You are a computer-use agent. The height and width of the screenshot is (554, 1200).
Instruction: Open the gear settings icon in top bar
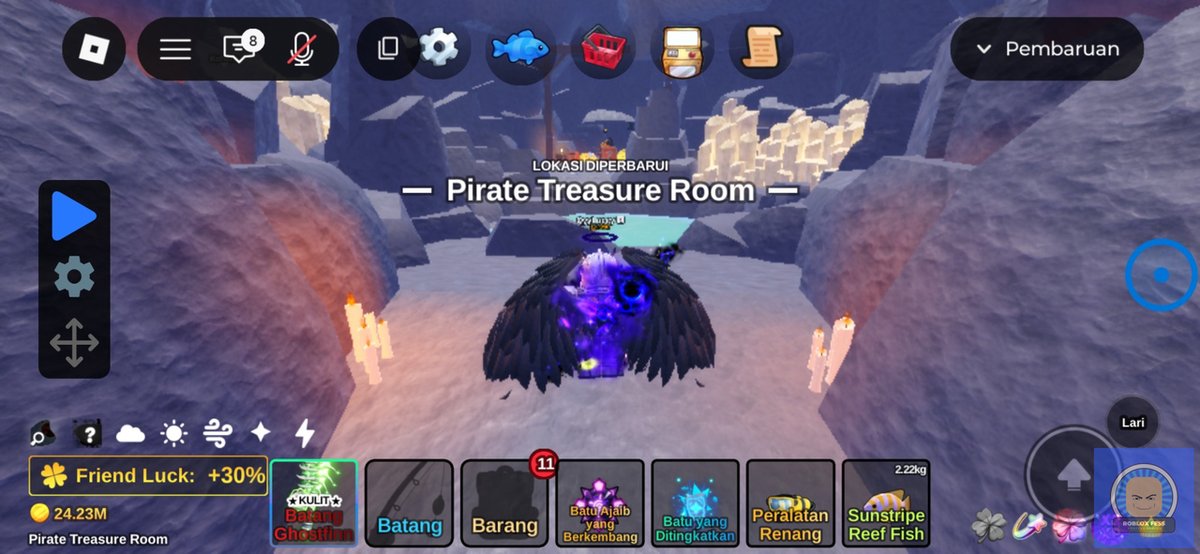(438, 48)
